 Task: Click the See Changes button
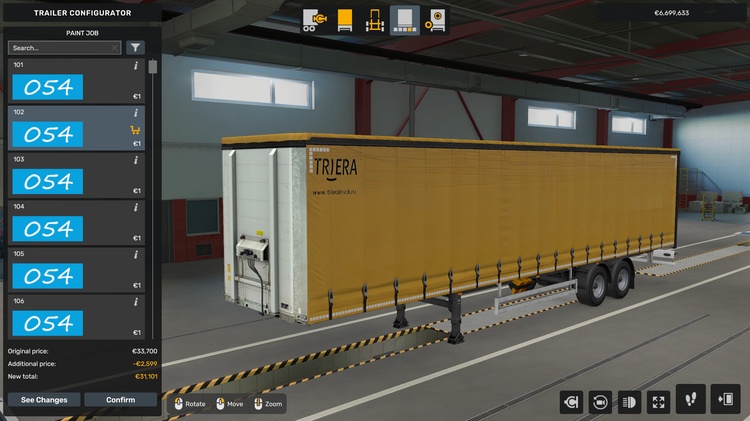pos(44,400)
